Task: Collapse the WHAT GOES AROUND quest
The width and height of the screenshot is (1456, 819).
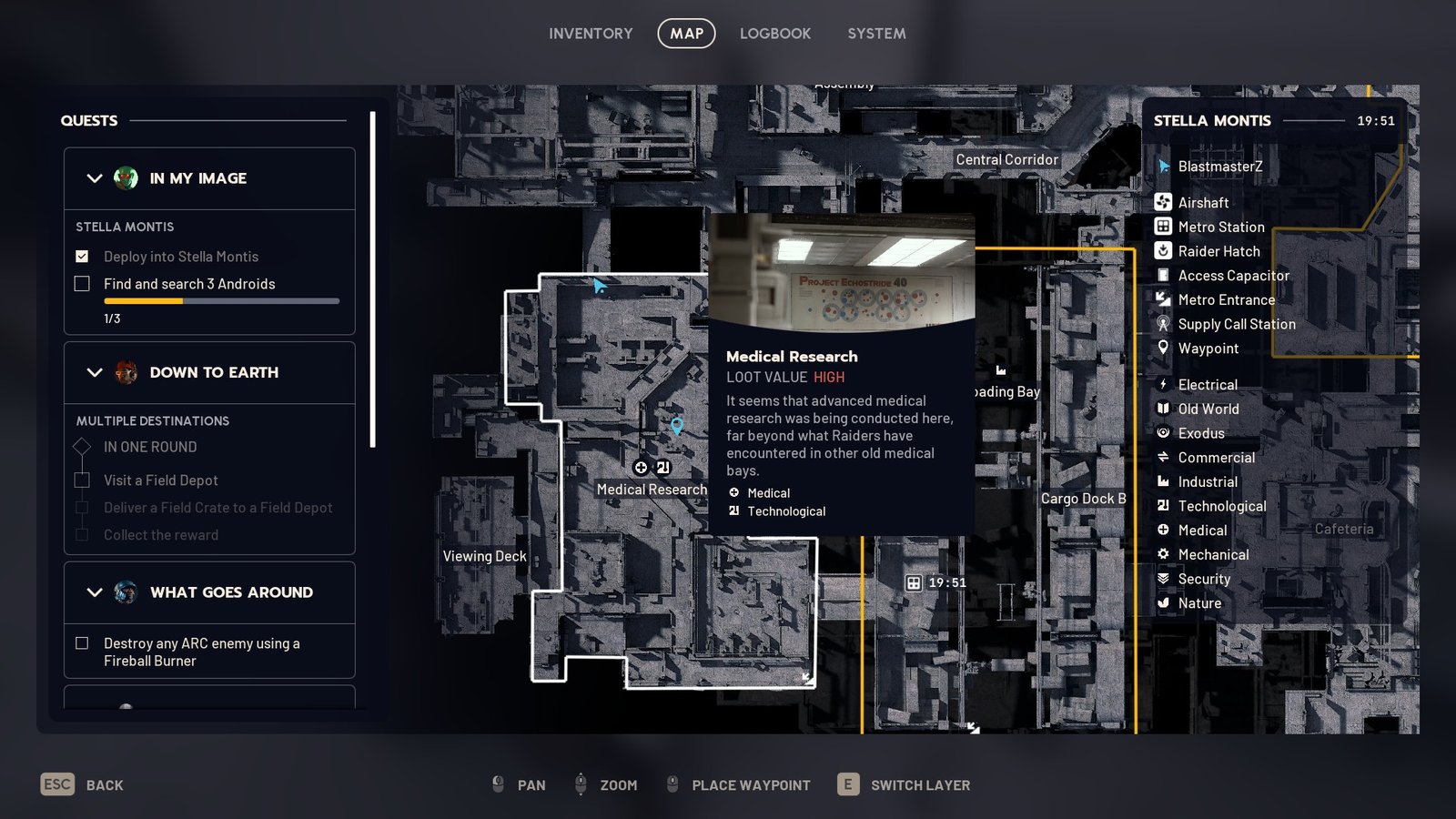Action: pos(95,592)
